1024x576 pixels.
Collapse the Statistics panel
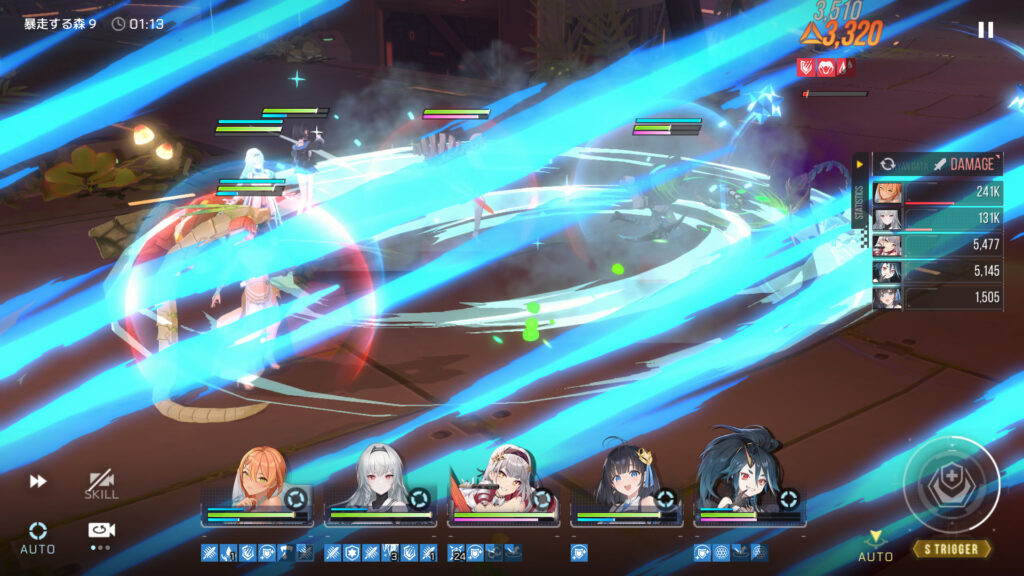(x=860, y=165)
